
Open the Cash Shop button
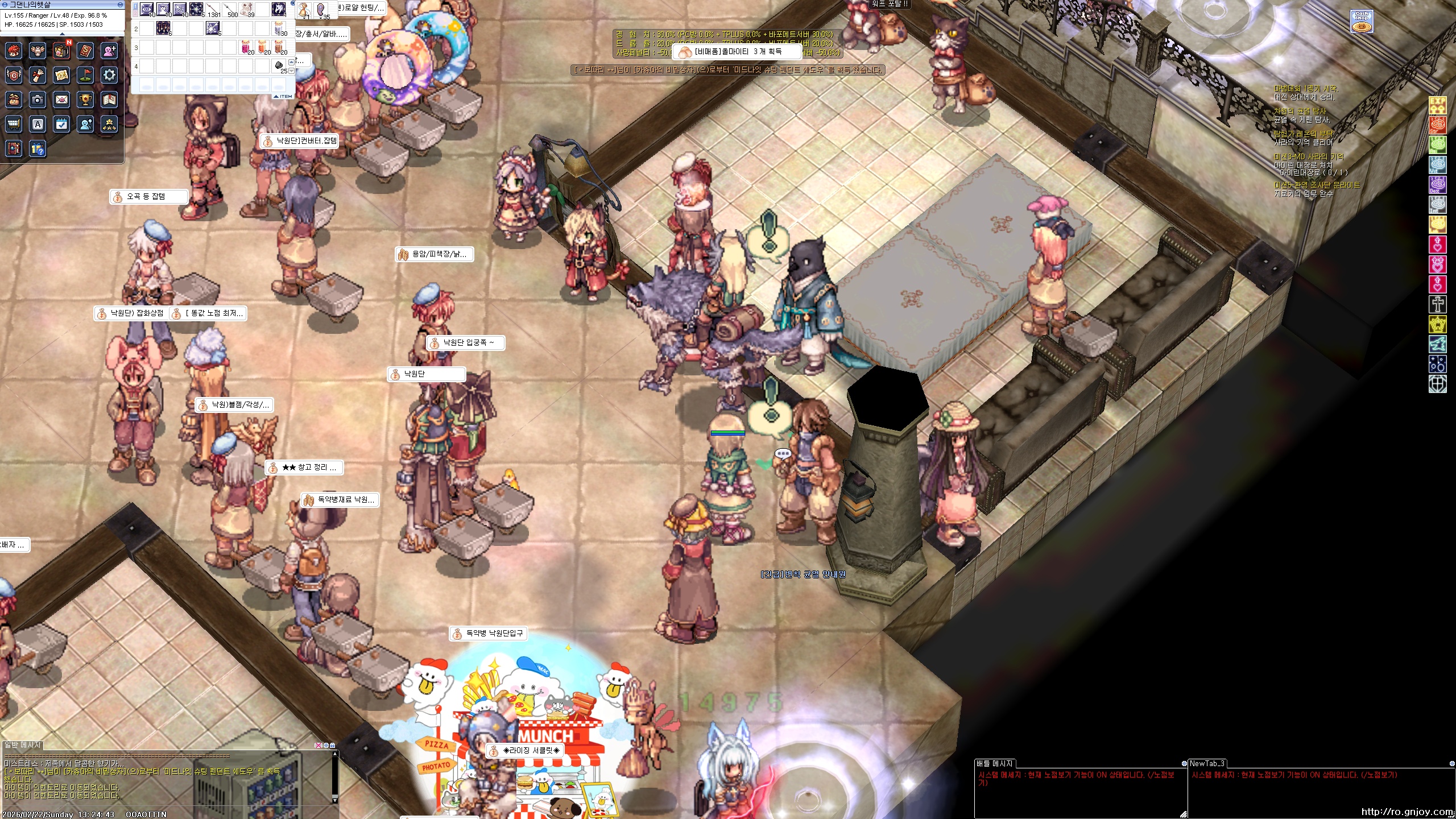1362,22
